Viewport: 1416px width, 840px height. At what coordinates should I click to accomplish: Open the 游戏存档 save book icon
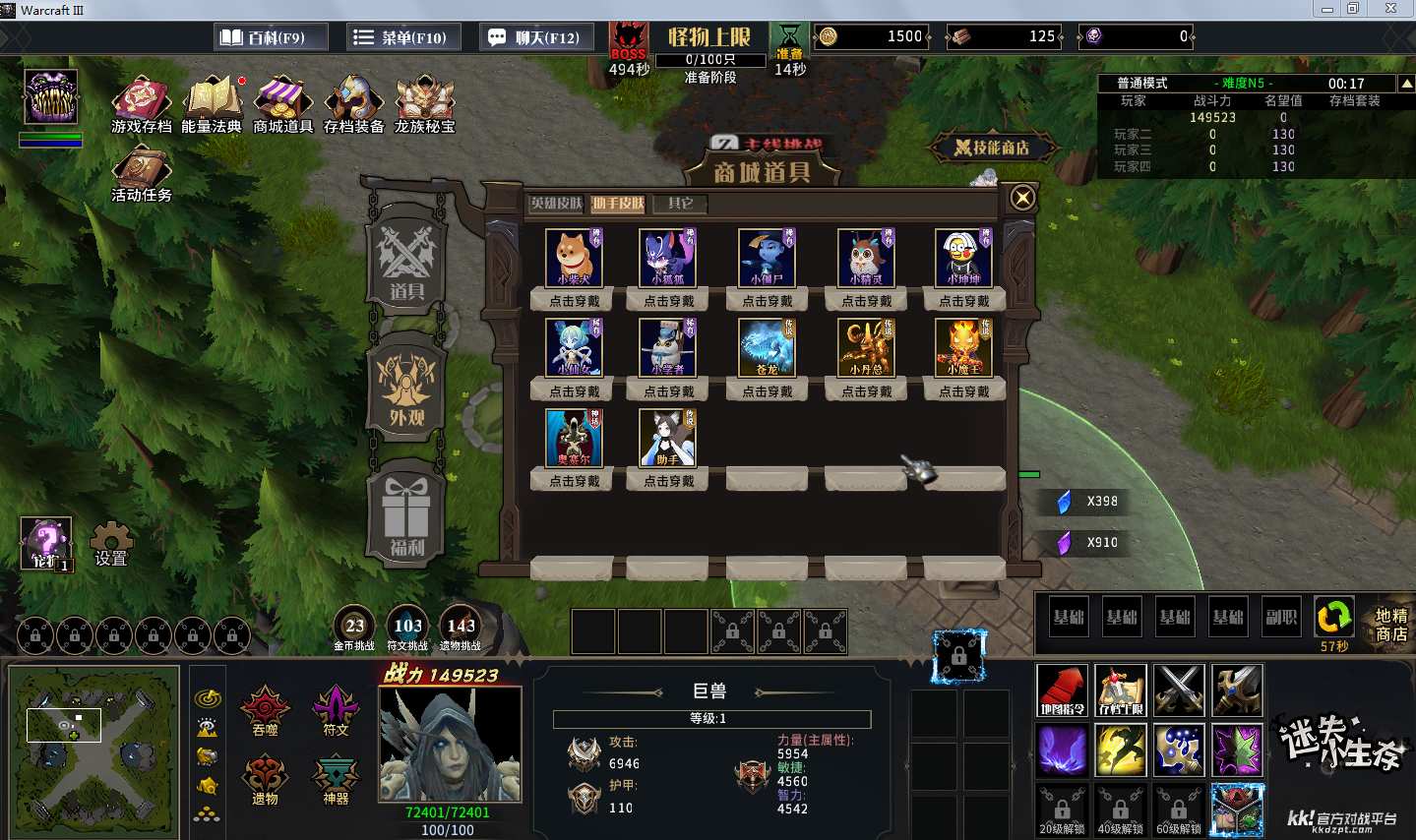click(142, 105)
